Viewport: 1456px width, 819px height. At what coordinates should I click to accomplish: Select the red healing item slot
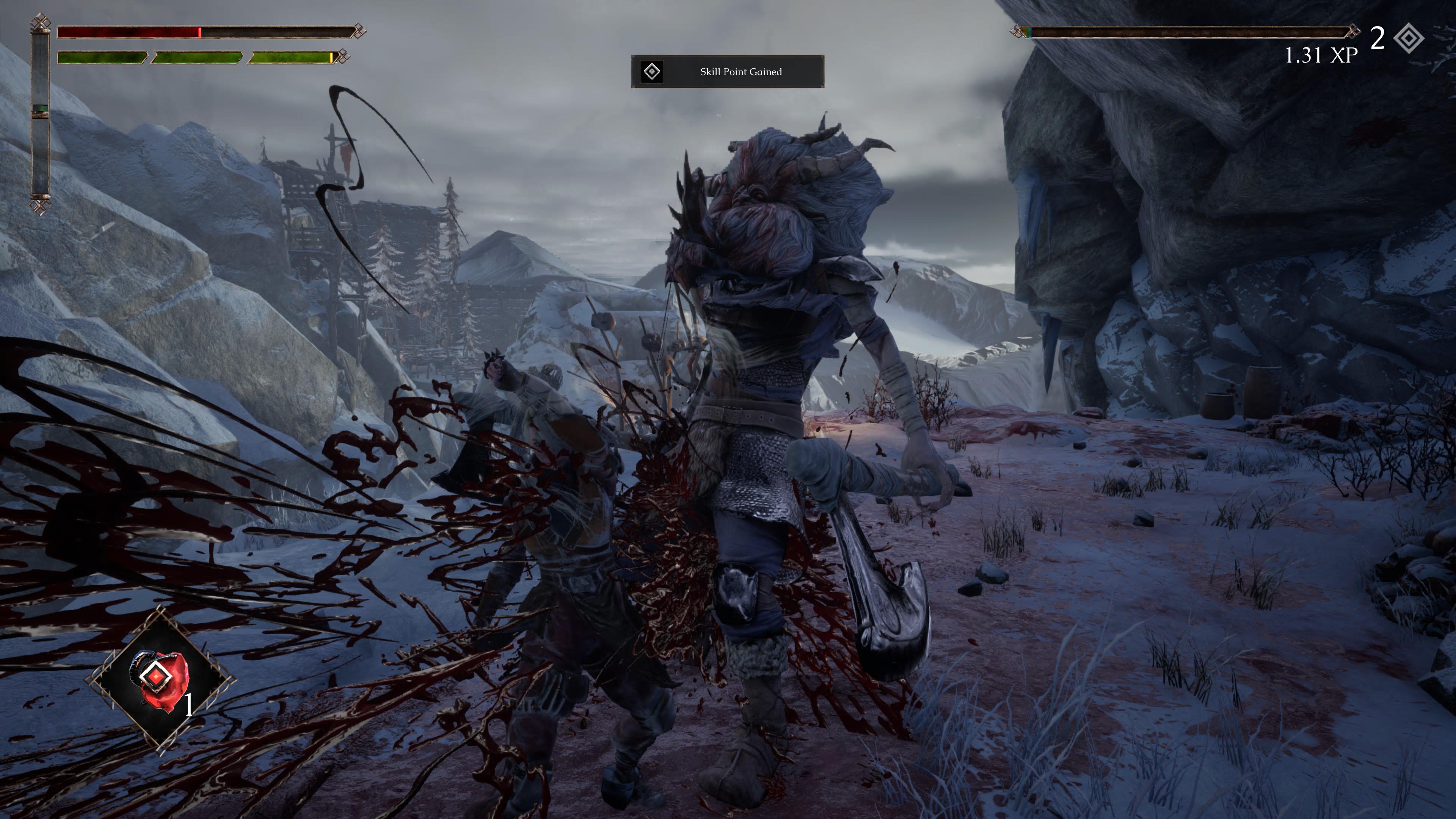[x=161, y=679]
